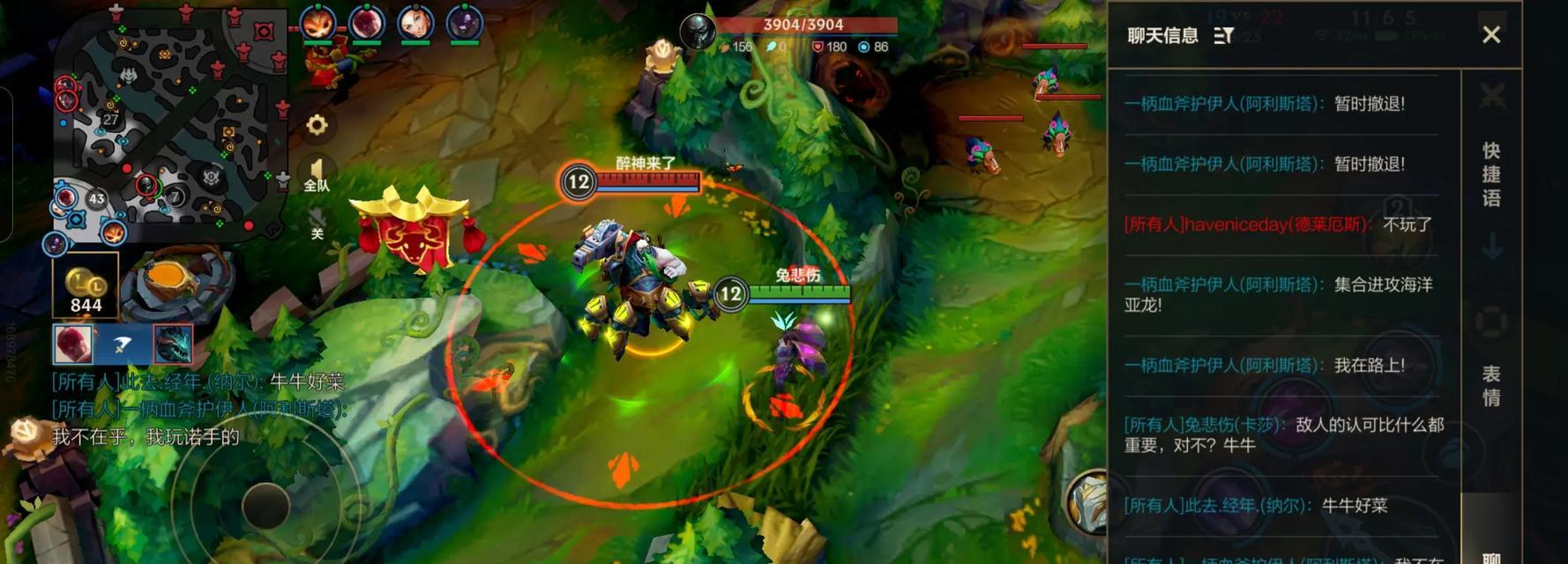Select the orange-haired ally portrait
This screenshot has width=1568, height=564.
317,23
